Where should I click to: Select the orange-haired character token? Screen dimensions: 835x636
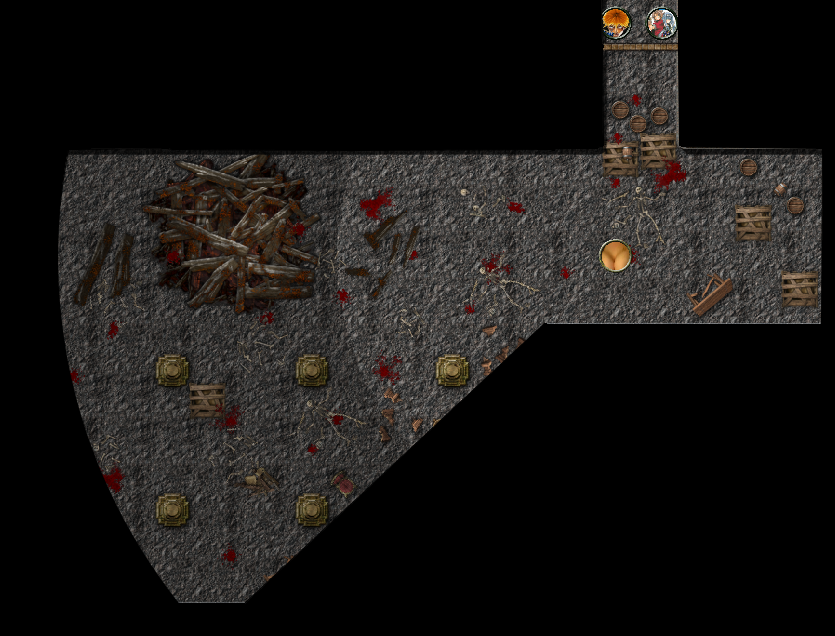point(616,22)
